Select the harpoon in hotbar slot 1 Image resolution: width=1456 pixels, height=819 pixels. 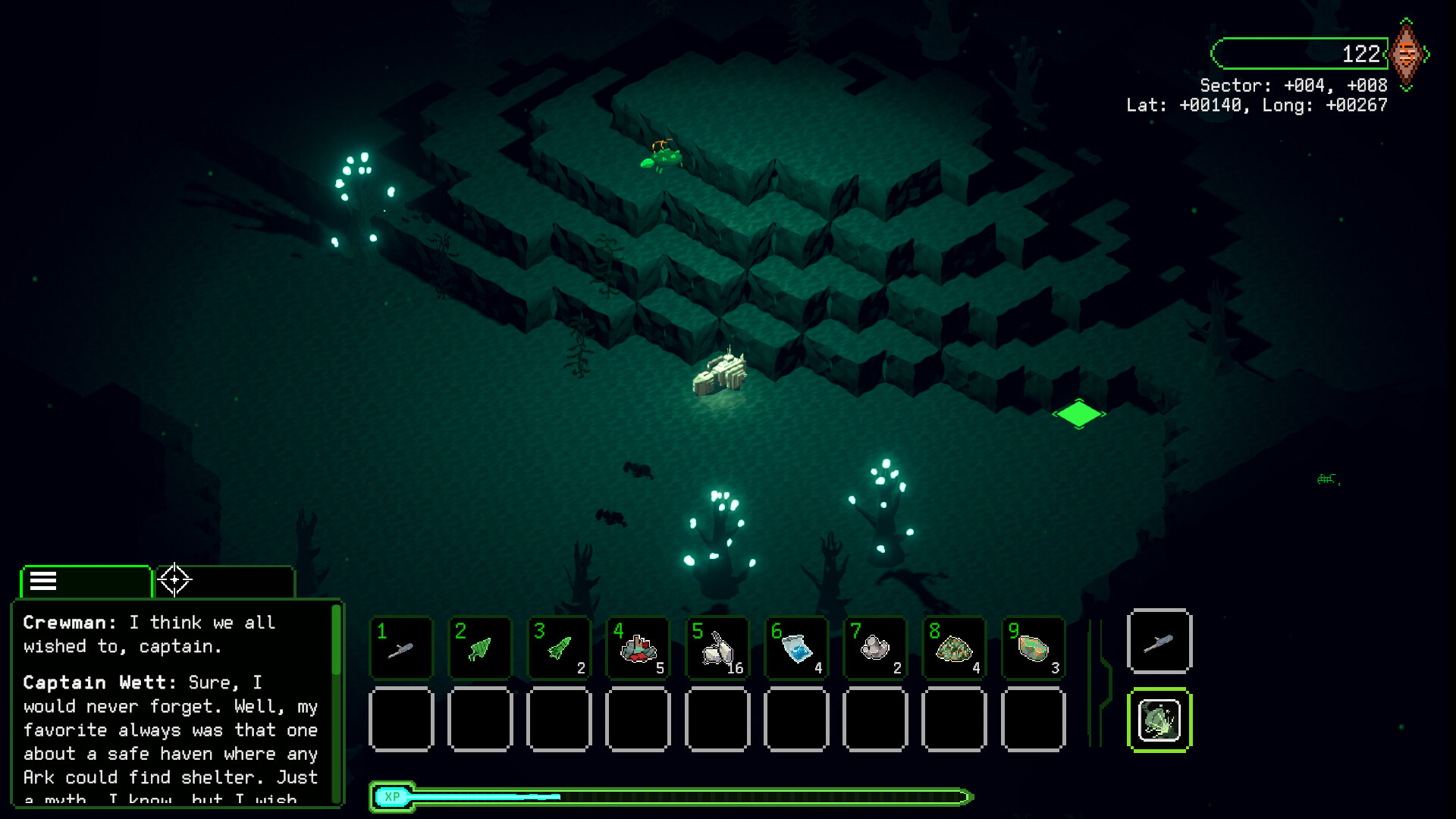(401, 648)
